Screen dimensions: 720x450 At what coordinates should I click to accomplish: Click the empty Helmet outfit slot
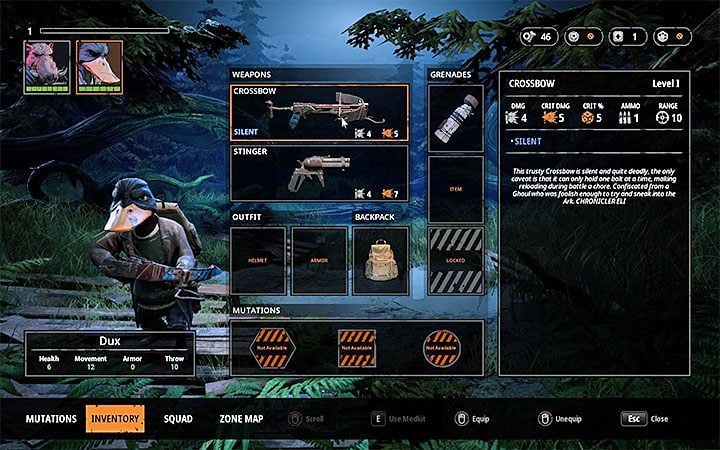tap(259, 260)
